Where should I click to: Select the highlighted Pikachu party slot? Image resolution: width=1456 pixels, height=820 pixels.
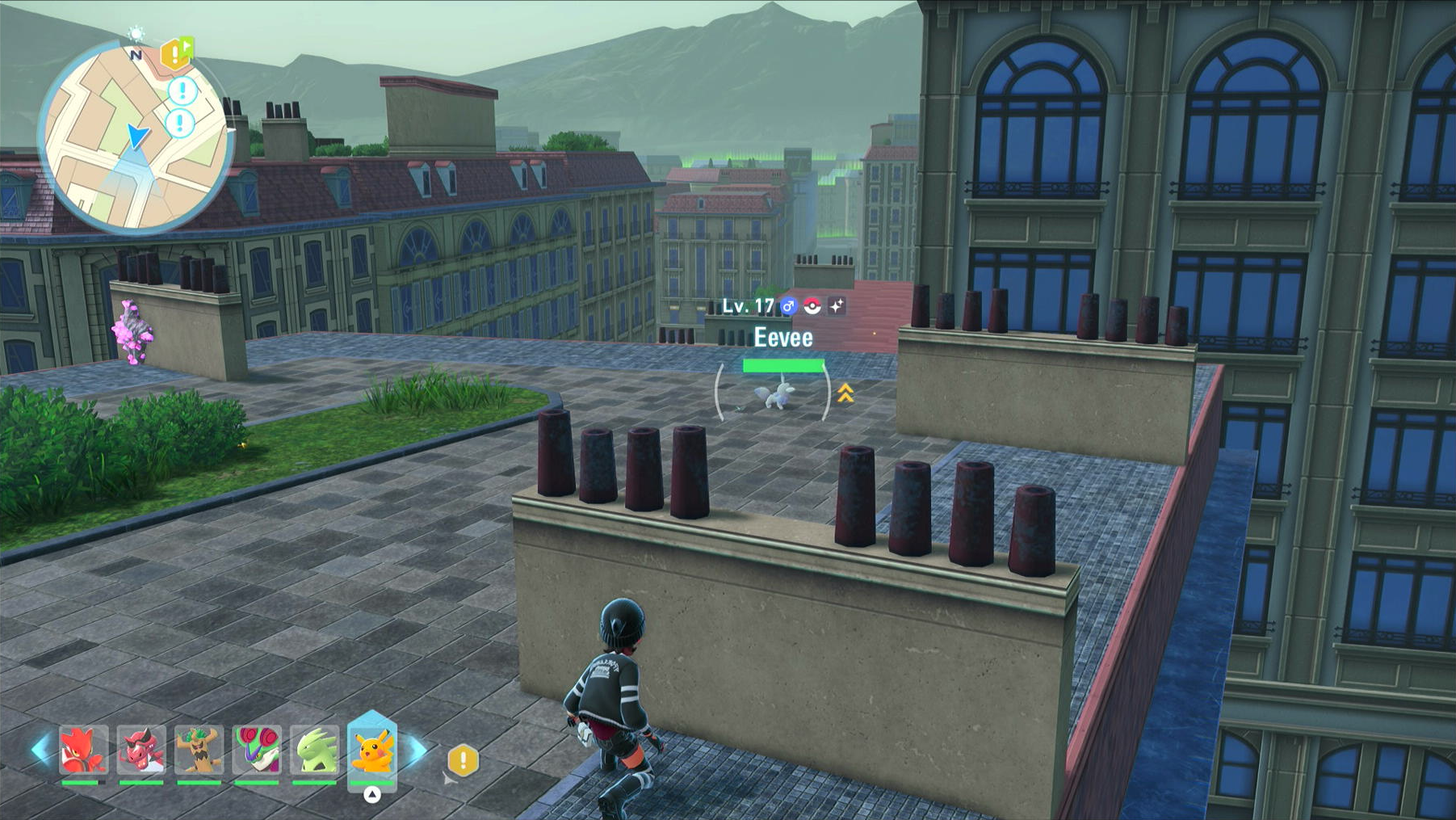(x=372, y=750)
